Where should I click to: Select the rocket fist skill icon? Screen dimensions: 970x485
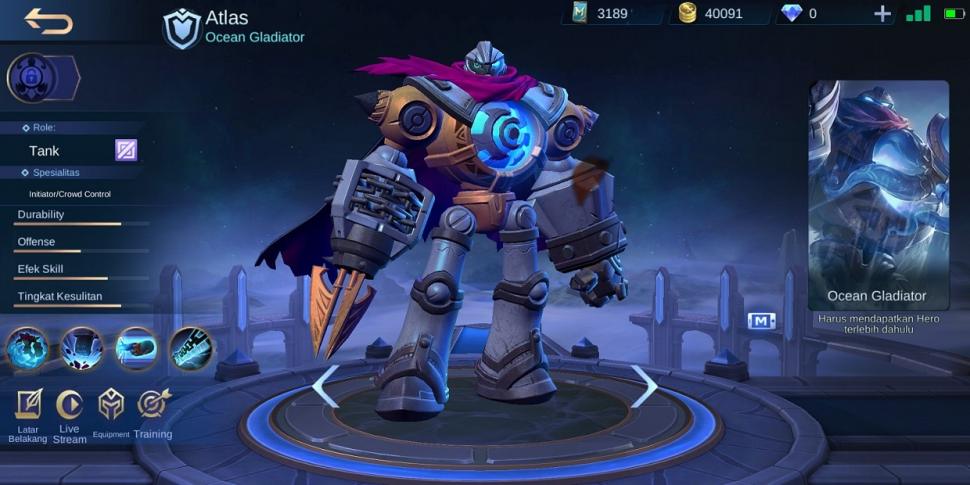click(136, 348)
